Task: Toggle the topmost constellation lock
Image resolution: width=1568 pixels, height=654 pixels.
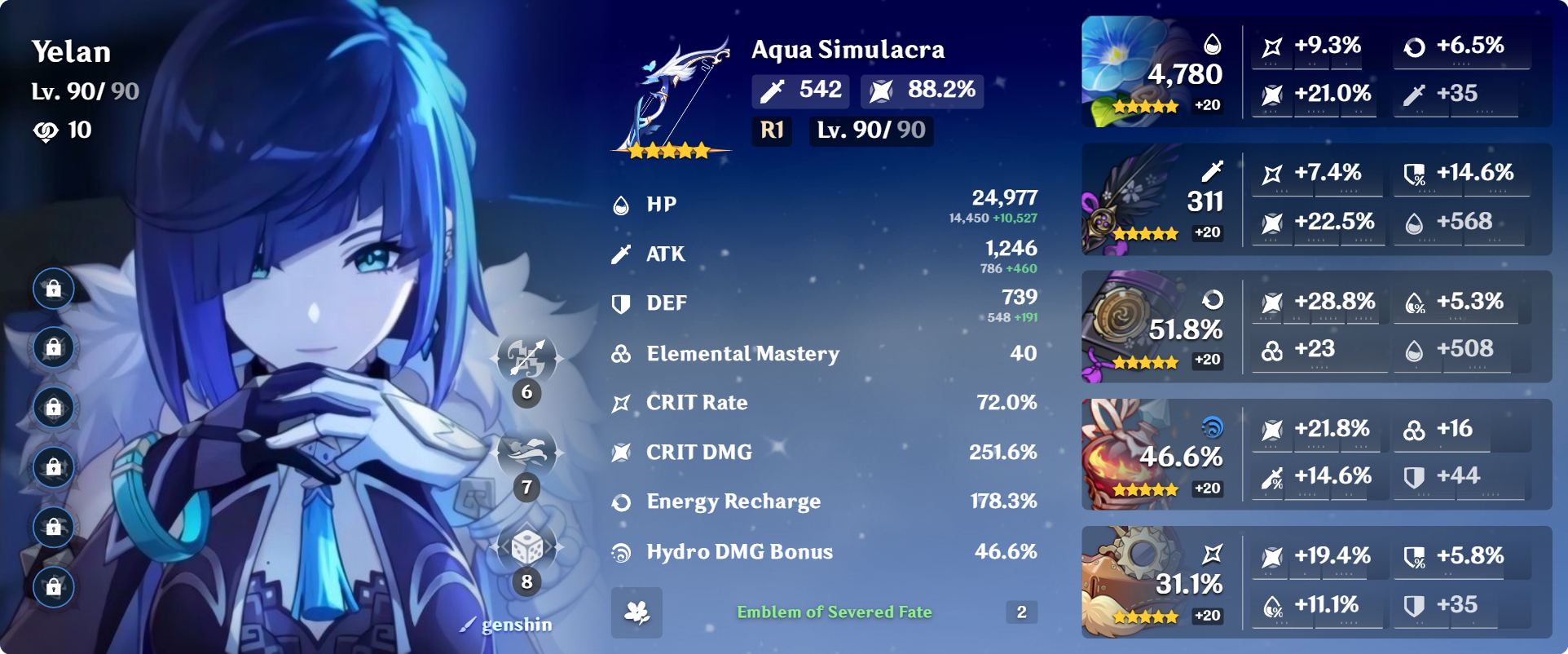Action: (53, 288)
